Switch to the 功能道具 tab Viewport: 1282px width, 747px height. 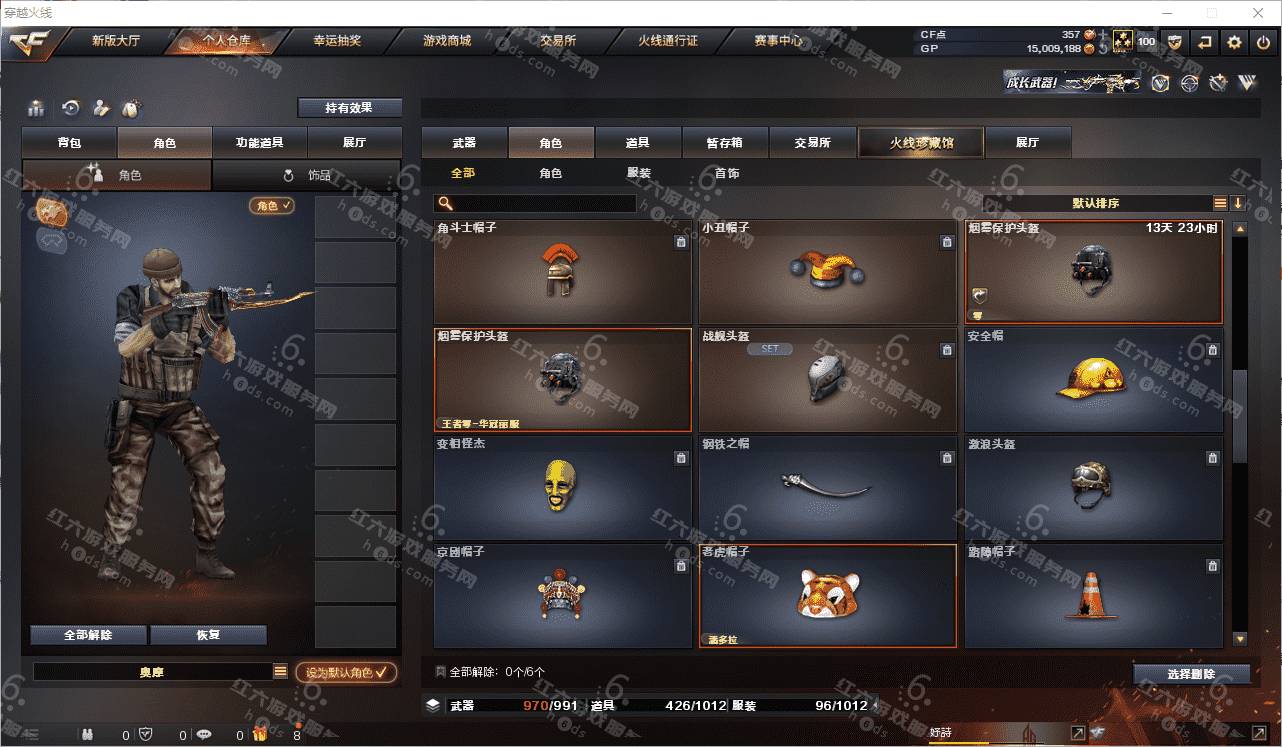tap(259, 143)
